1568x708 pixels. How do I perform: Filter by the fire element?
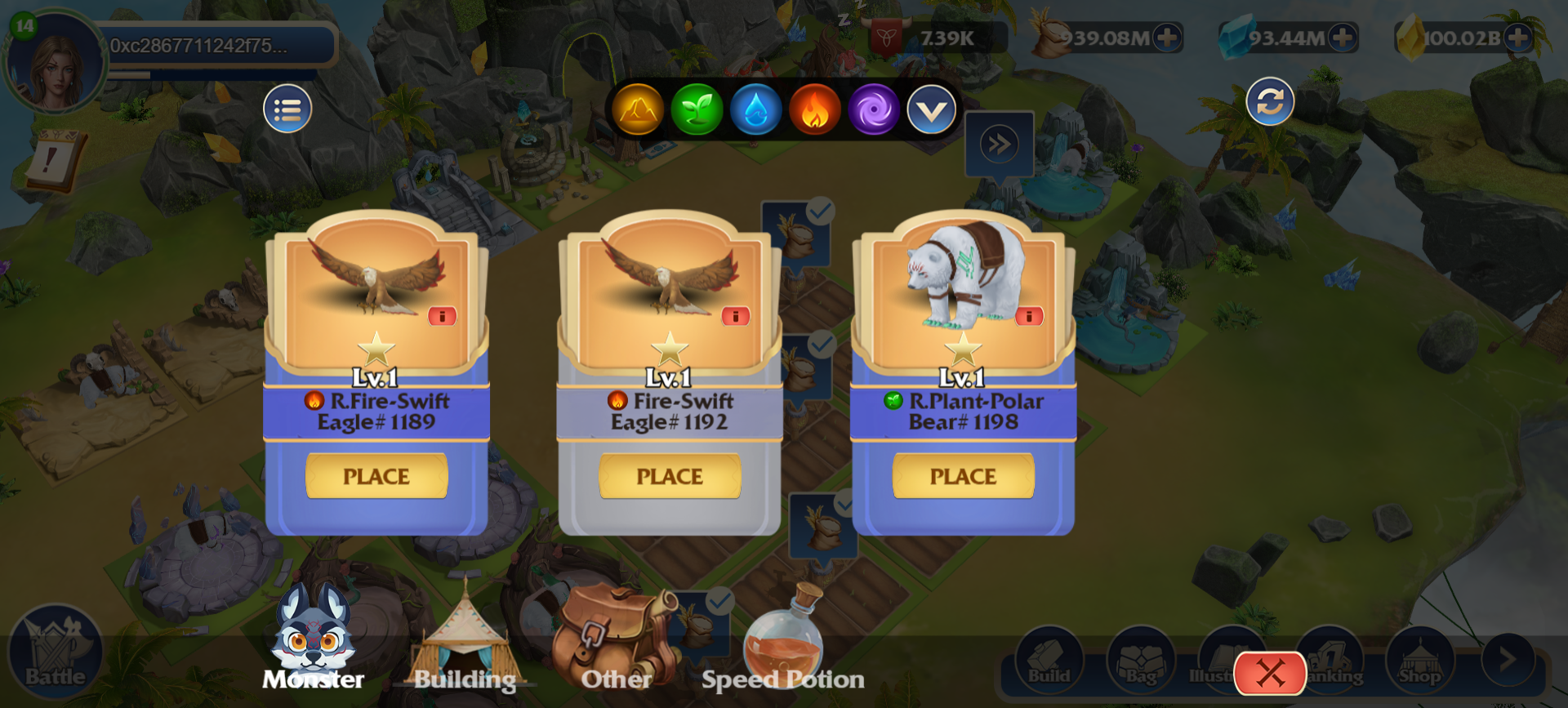814,109
